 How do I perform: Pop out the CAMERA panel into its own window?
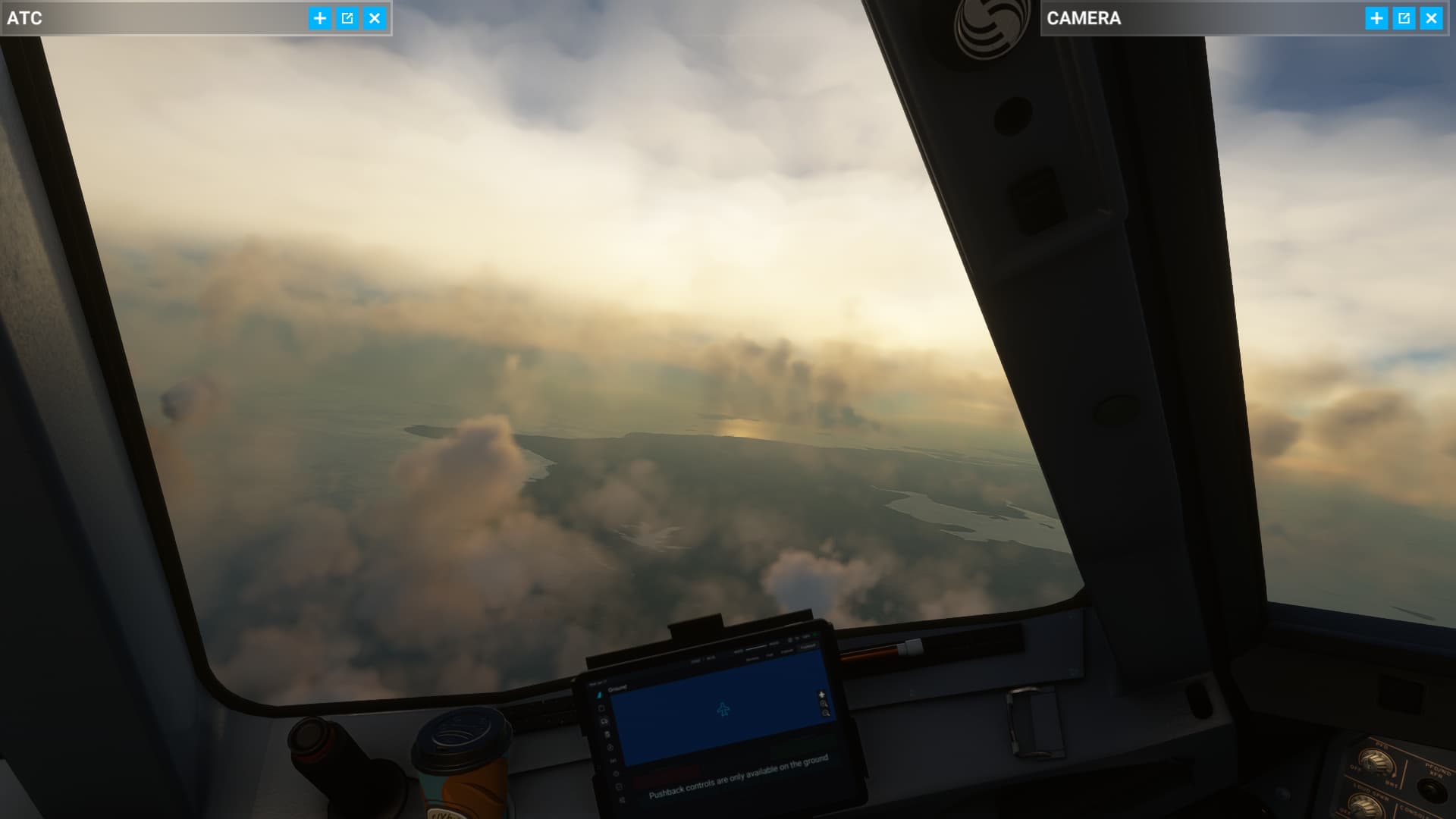coord(1405,18)
